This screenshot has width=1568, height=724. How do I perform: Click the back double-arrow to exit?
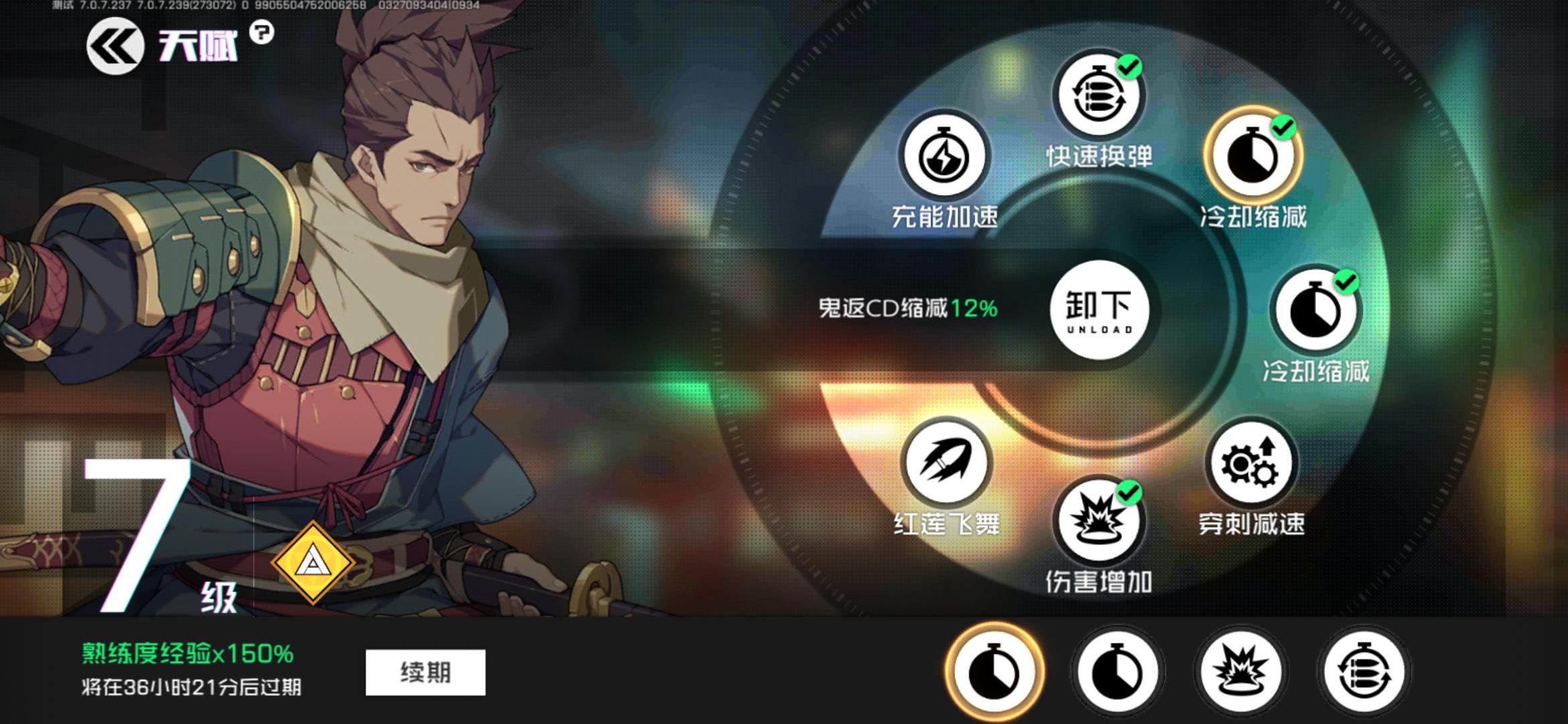[115, 46]
